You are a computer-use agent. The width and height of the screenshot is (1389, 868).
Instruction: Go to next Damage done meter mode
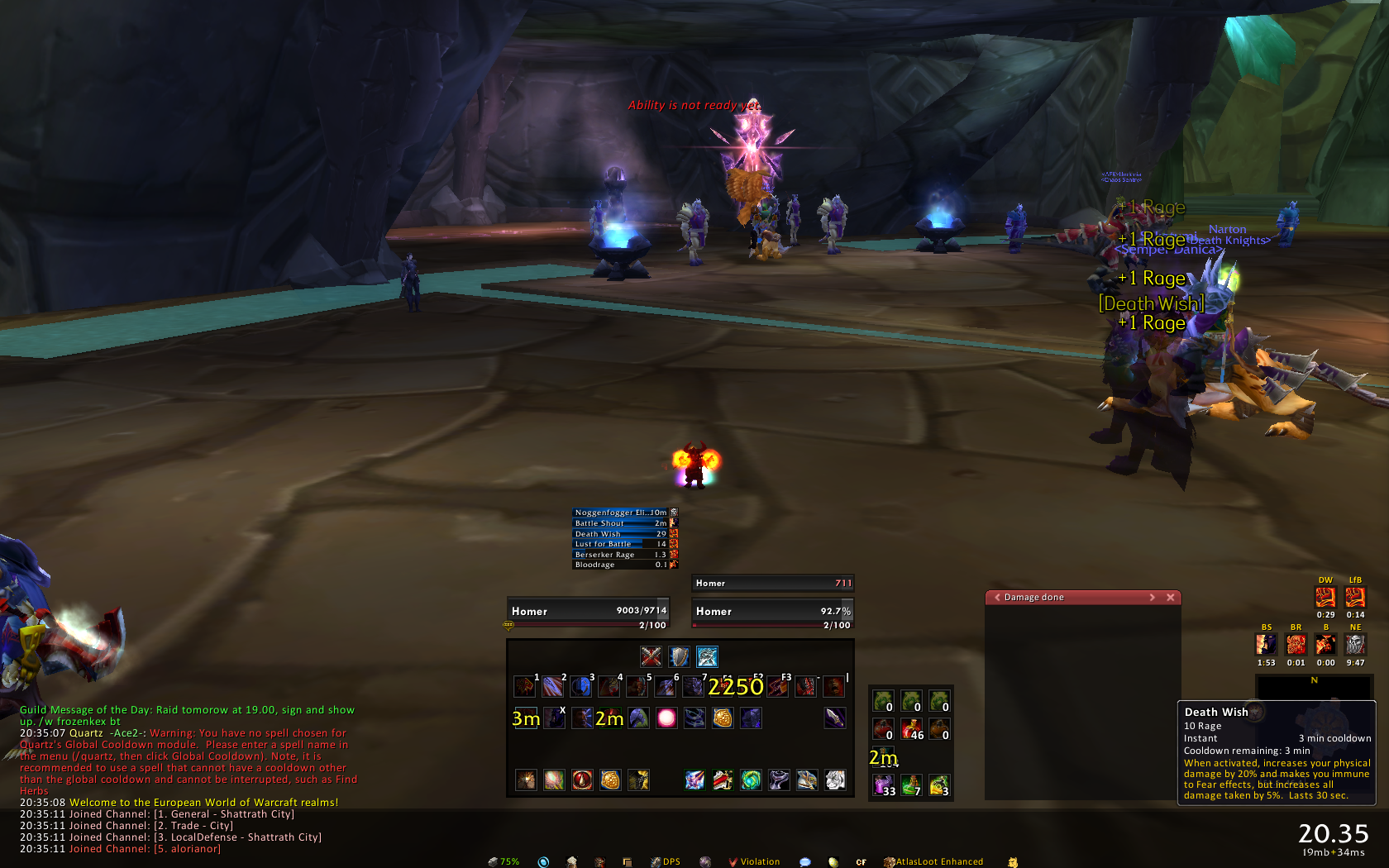tap(1152, 598)
